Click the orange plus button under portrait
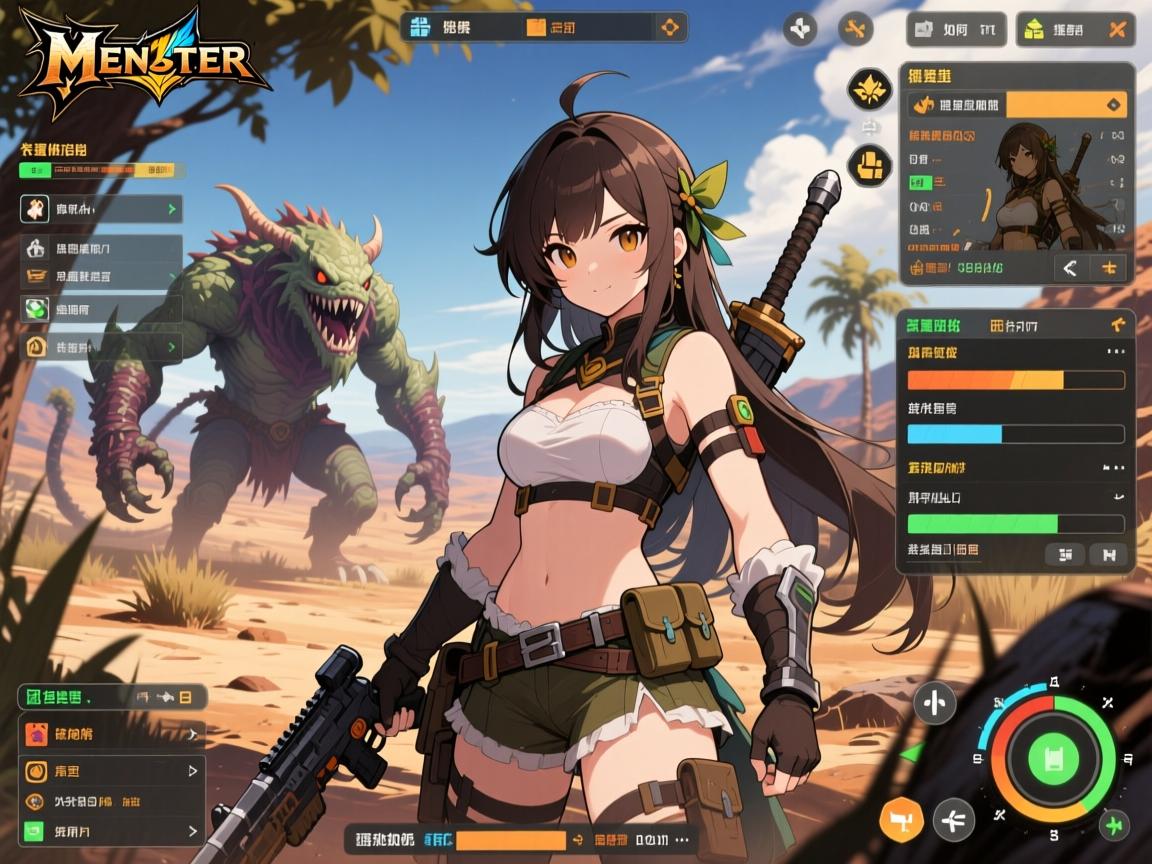1152x864 pixels. tap(1108, 268)
